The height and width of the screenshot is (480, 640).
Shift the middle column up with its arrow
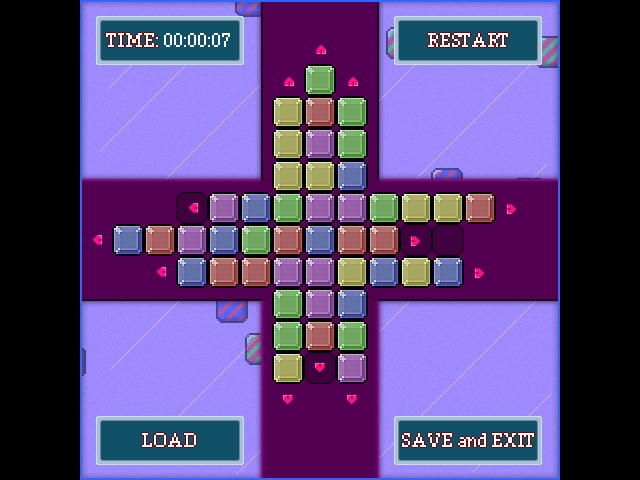point(320,49)
